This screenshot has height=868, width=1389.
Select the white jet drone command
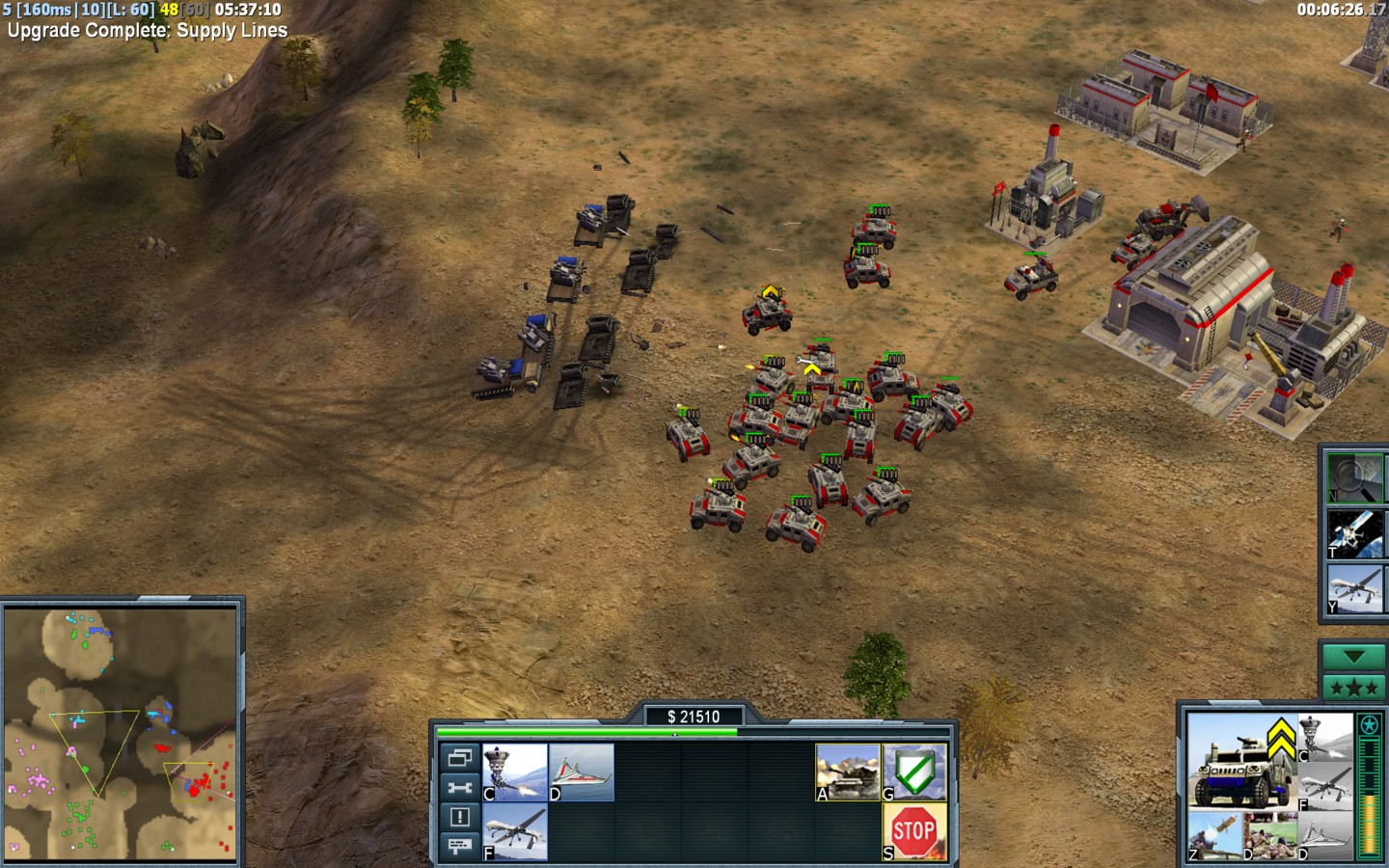(x=582, y=772)
